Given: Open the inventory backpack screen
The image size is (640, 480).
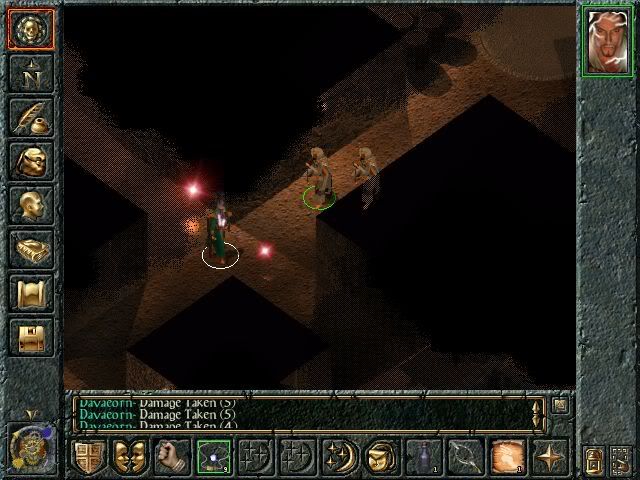Looking at the screenshot, I should (x=30, y=160).
